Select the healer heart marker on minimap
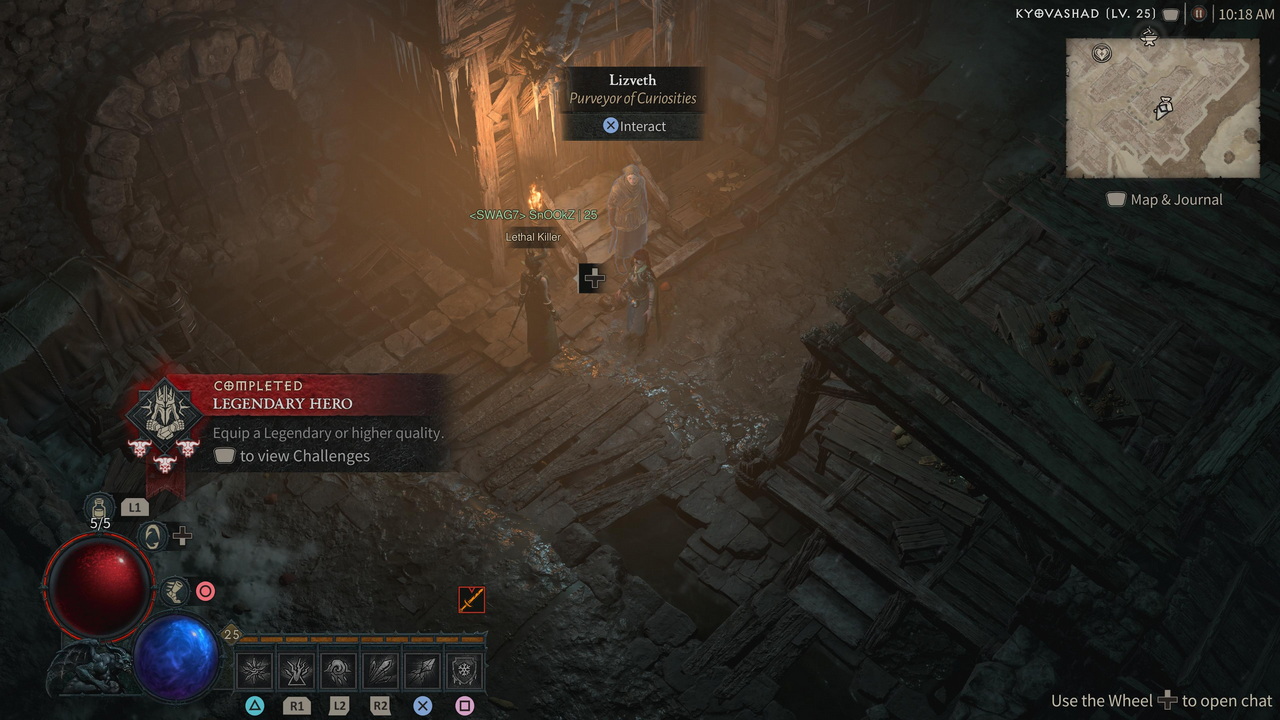This screenshot has height=720, width=1280. 1101,53
